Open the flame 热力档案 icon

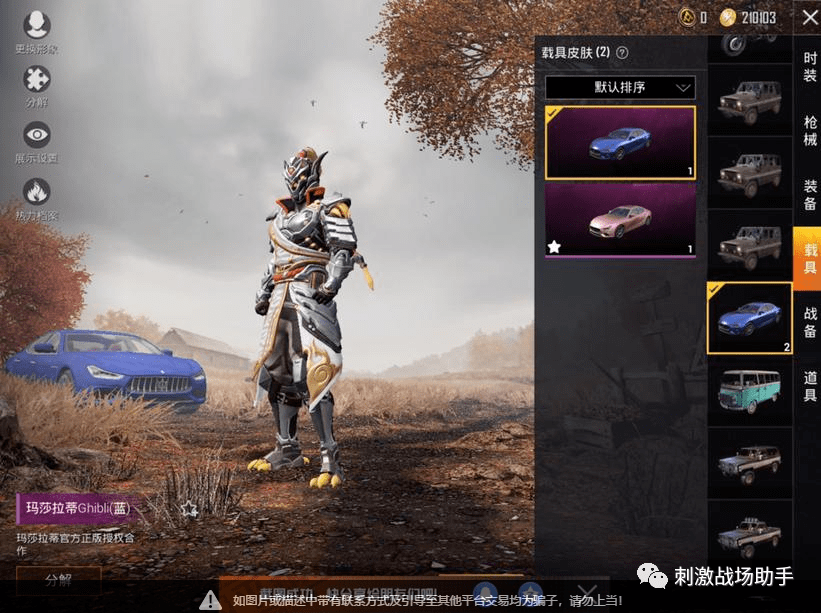pyautogui.click(x=37, y=199)
